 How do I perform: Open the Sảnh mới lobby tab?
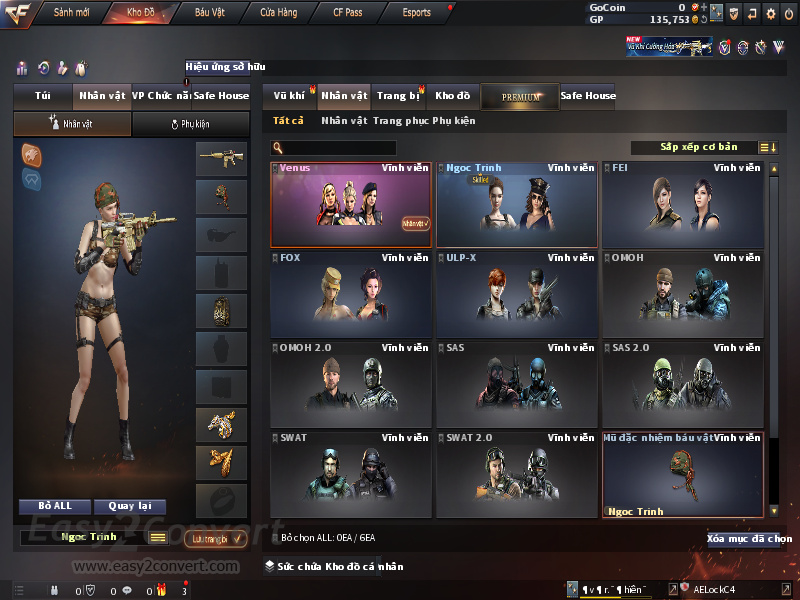(x=70, y=12)
